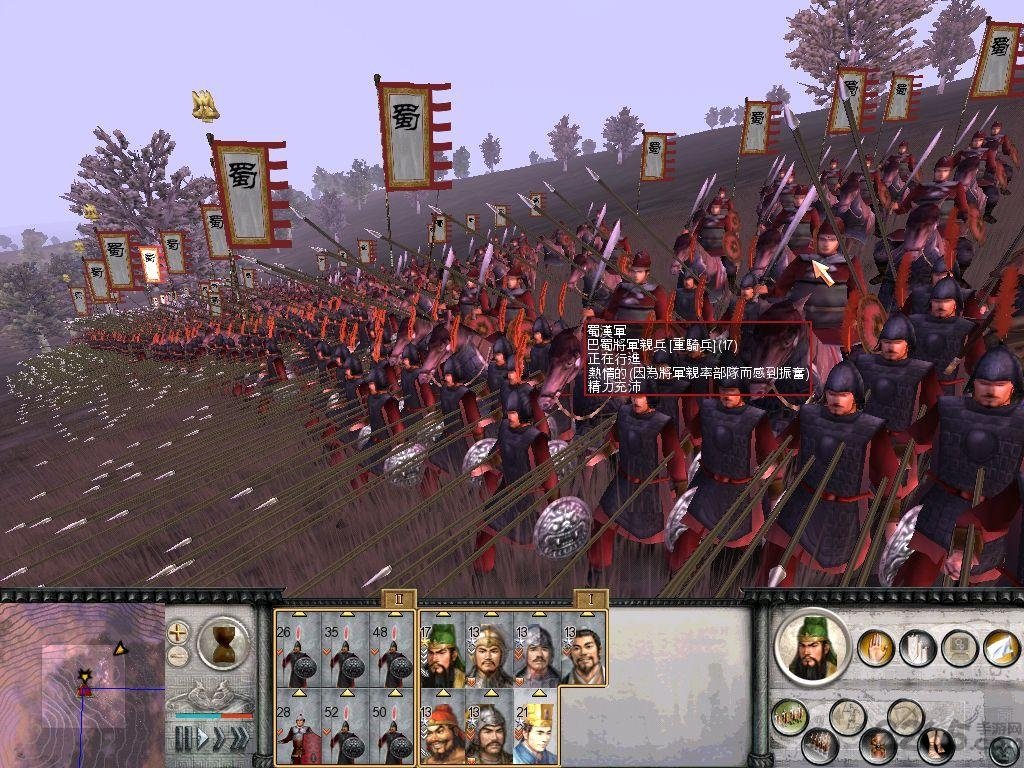Click the large general portrait
The image size is (1024, 768).
810,648
